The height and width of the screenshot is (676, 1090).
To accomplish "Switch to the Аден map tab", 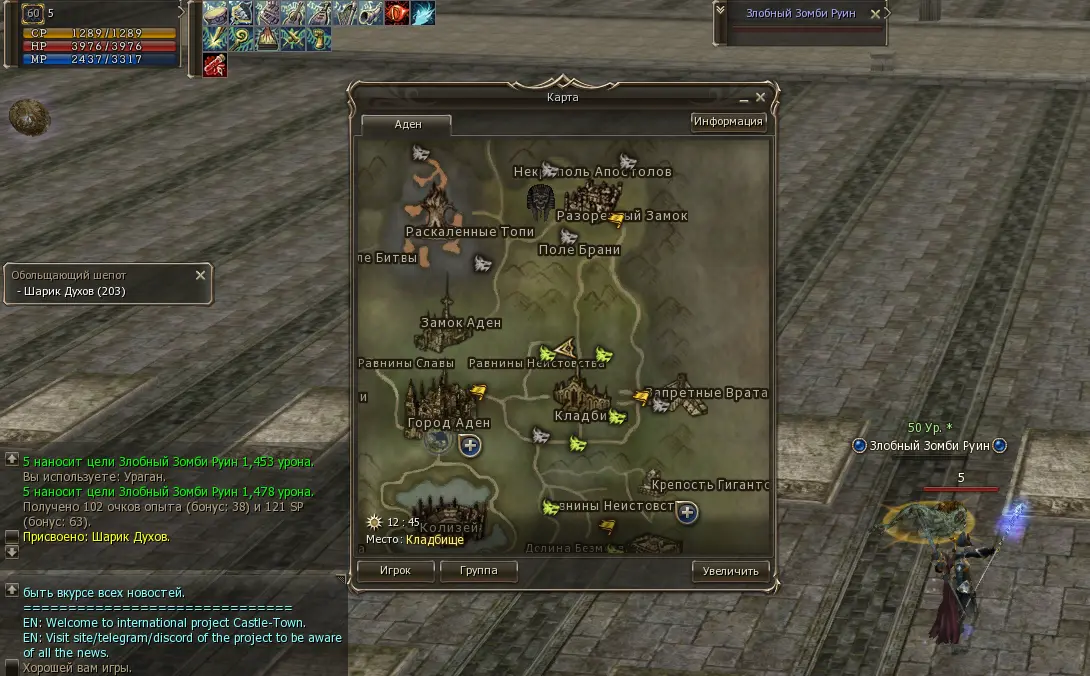I will point(408,124).
